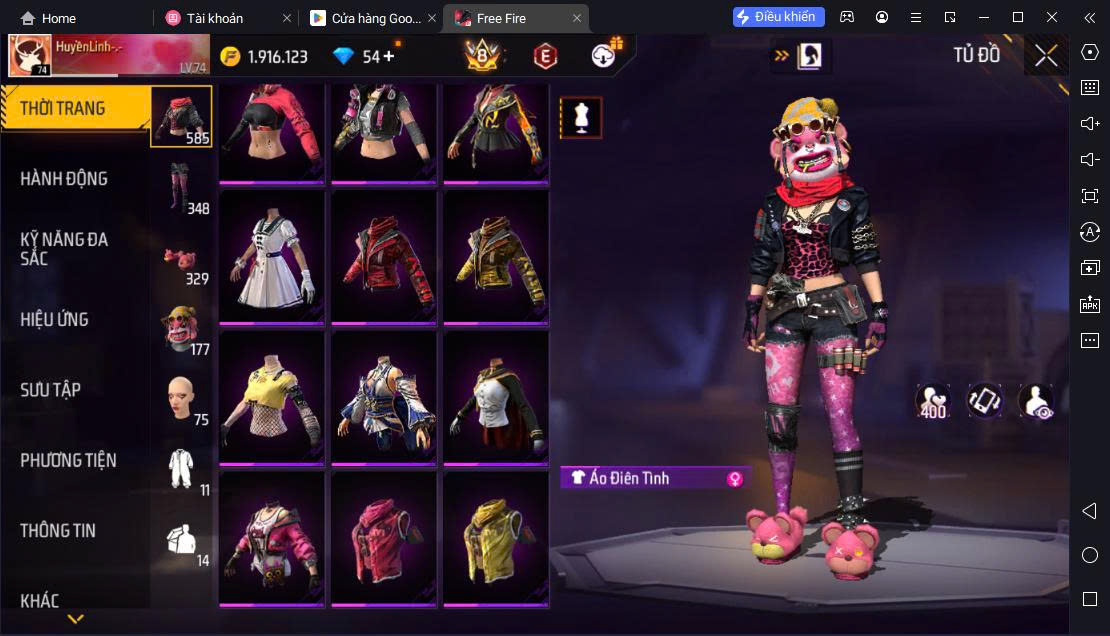Viewport: 1110px width, 636px height.
Task: Add diamonds using the plus button
Action: click(389, 56)
